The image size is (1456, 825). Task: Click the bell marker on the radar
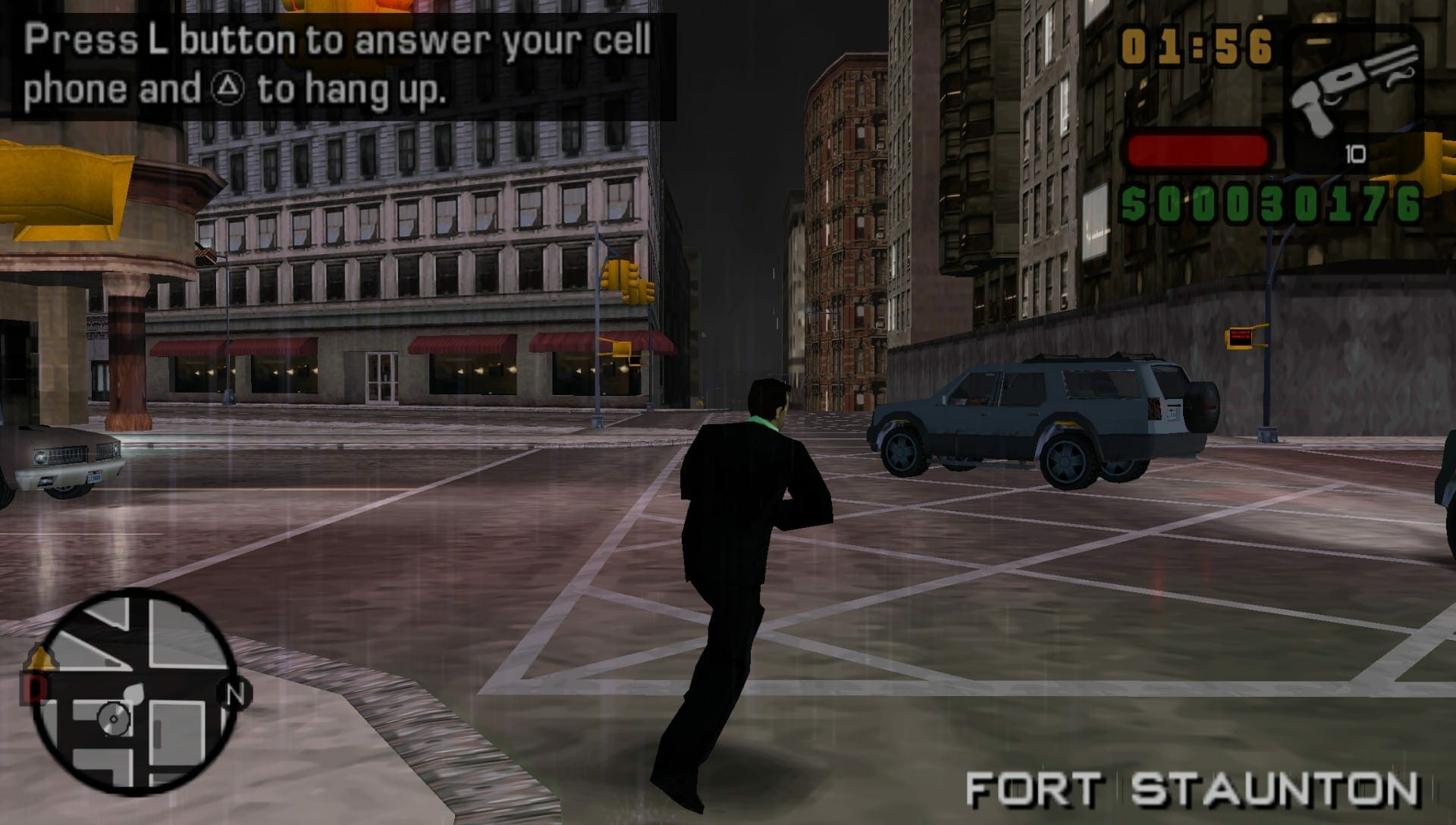coord(41,657)
